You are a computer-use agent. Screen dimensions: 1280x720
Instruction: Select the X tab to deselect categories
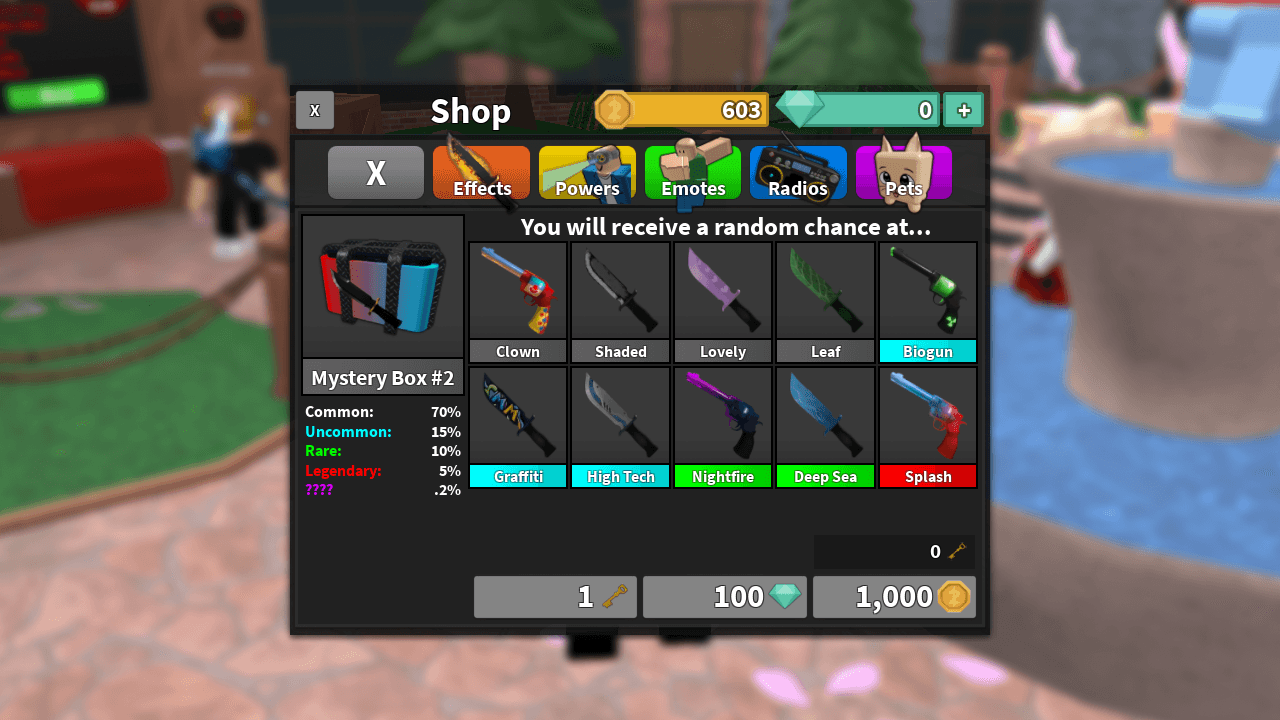(x=375, y=172)
